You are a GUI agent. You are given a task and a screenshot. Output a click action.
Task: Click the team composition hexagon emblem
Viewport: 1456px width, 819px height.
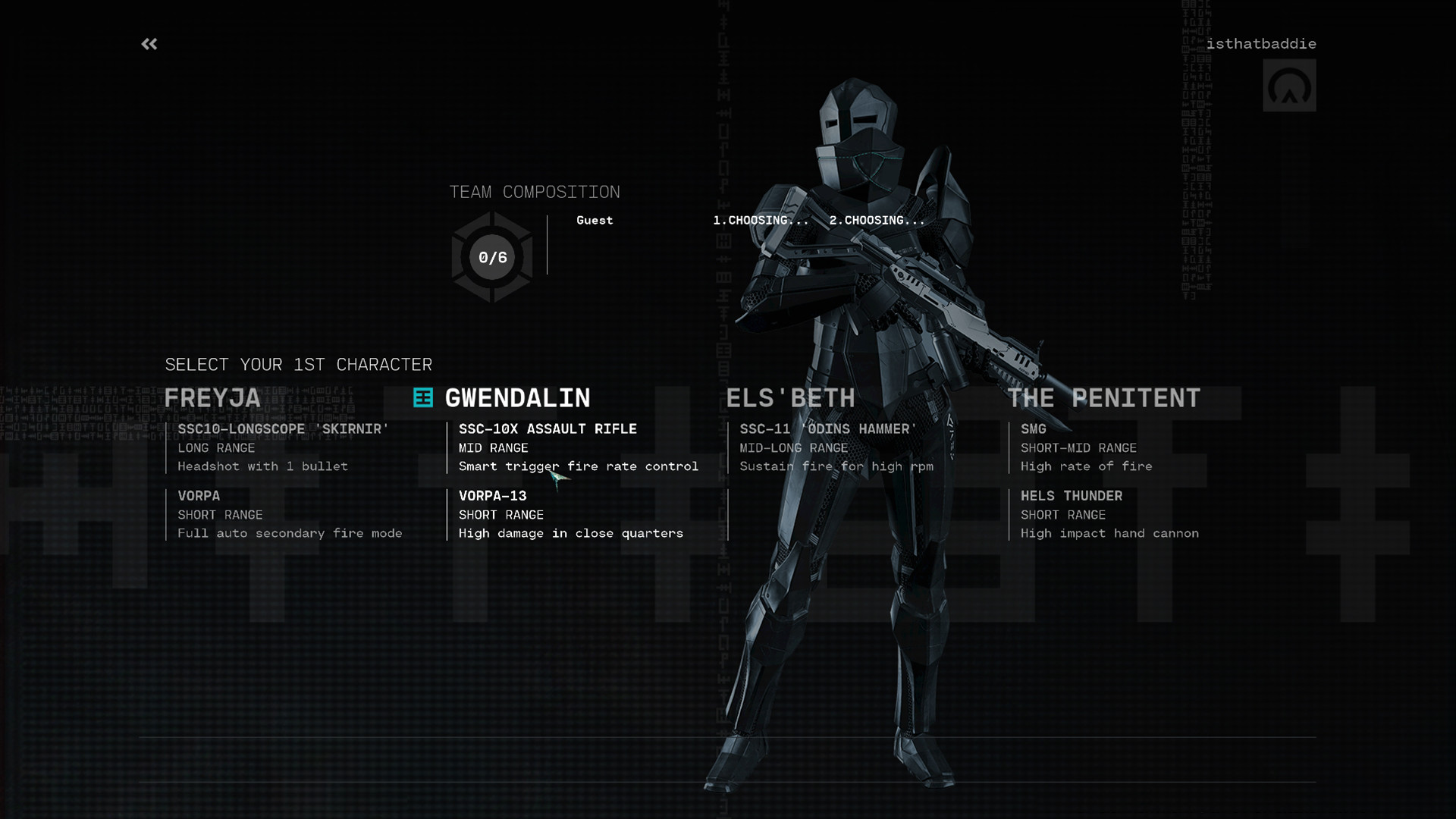491,256
